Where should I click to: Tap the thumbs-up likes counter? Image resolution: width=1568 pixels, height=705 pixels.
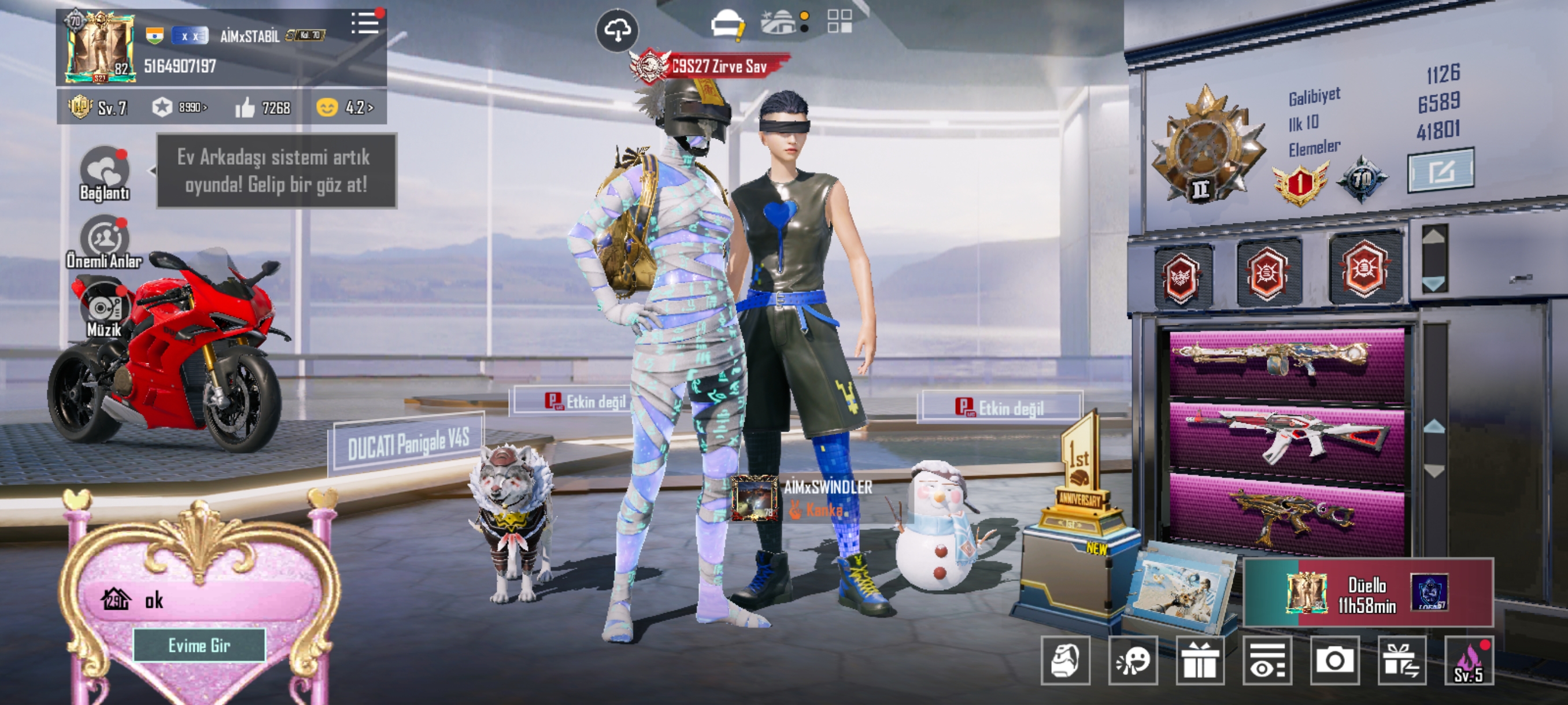(263, 107)
